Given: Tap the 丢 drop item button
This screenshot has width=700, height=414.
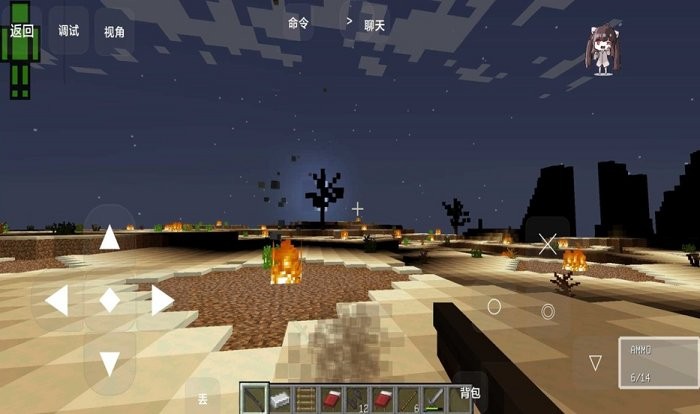Looking at the screenshot, I should point(202,399).
